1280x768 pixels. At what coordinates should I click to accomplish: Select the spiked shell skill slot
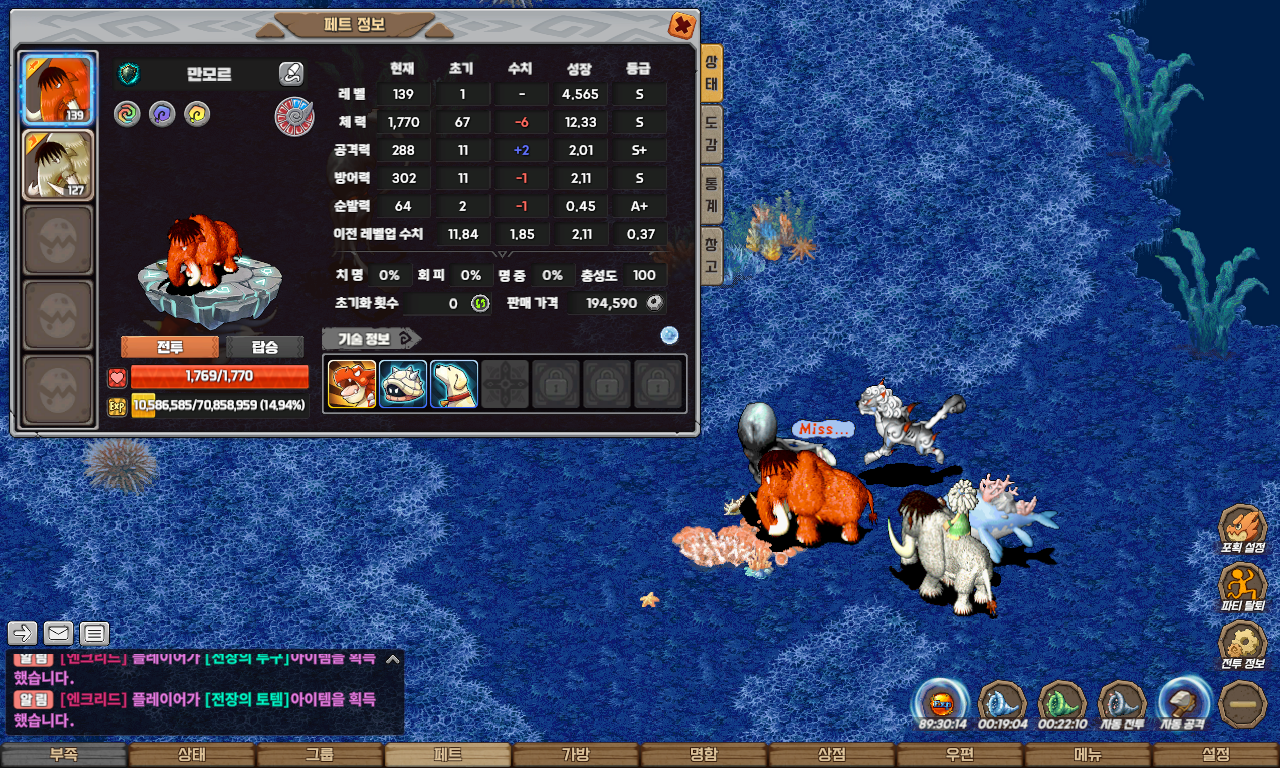tap(403, 384)
